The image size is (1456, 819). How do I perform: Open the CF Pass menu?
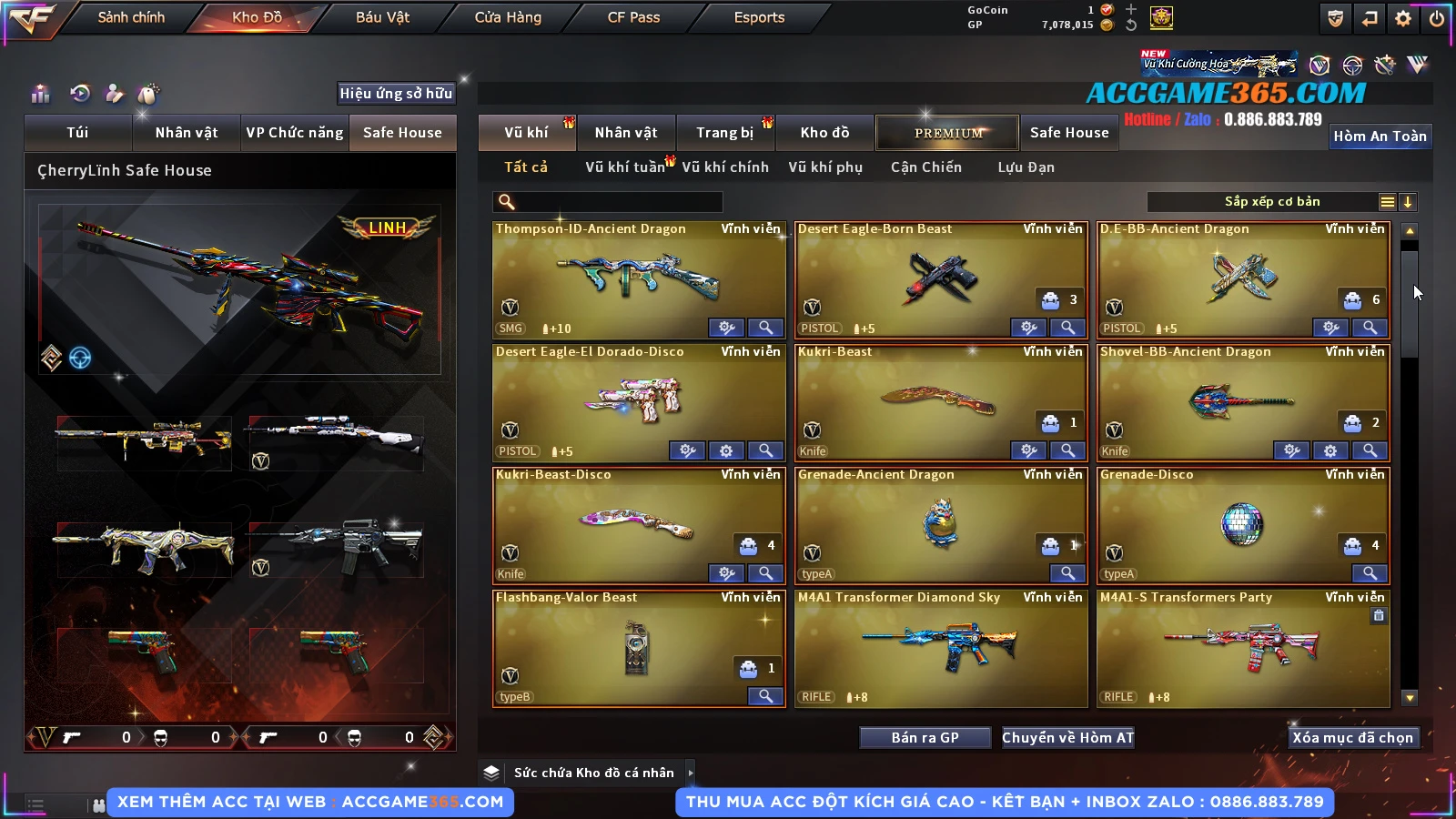click(x=633, y=17)
